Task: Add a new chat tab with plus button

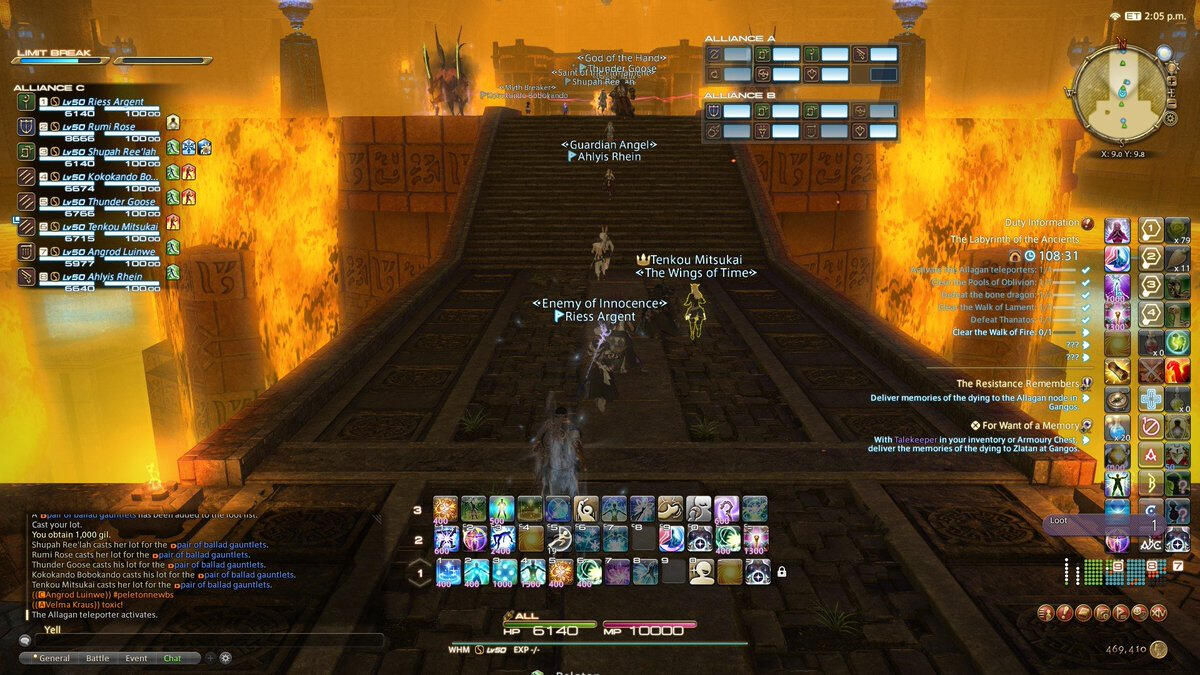Action: coord(210,658)
